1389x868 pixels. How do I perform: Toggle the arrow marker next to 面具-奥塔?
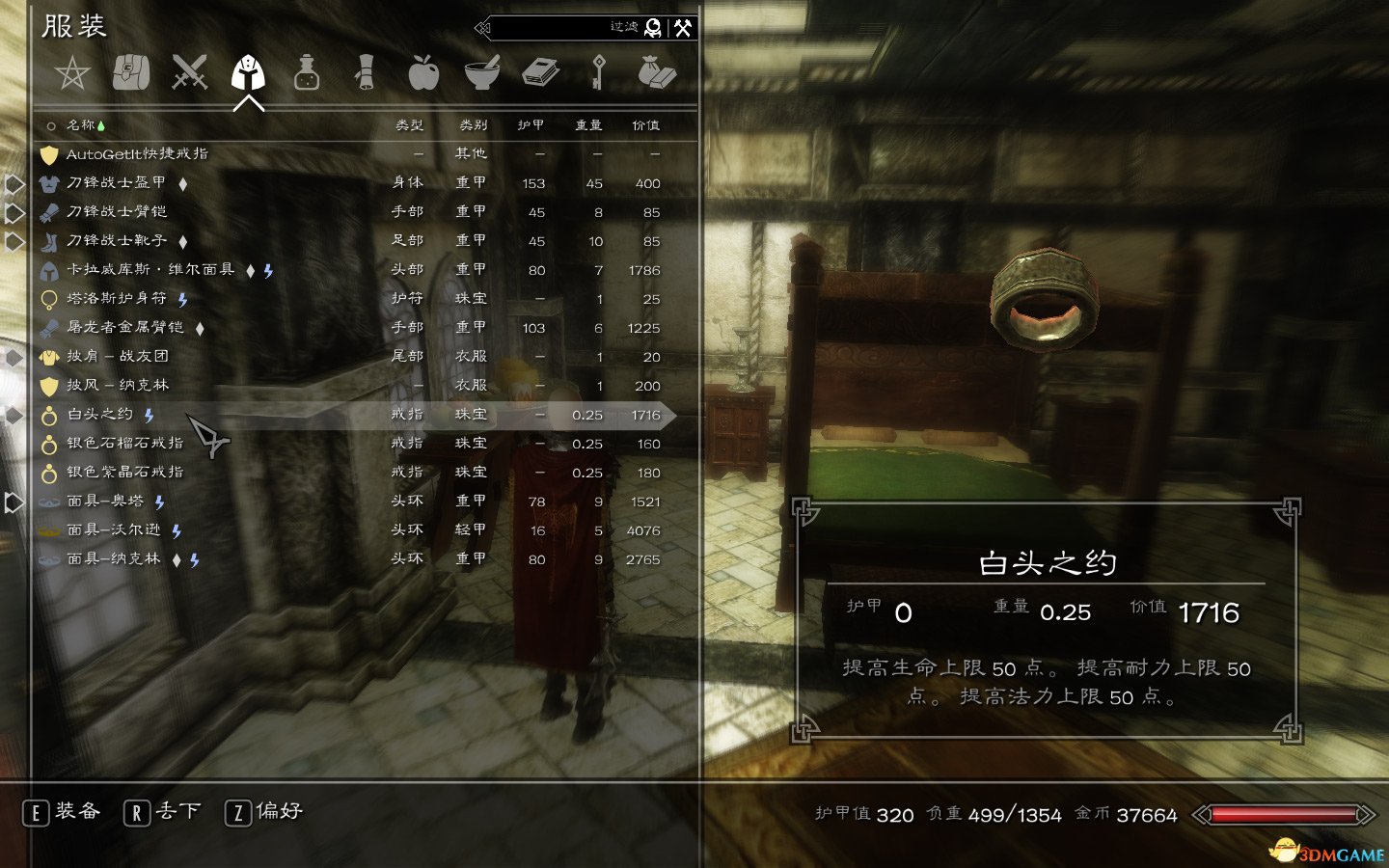pos(12,501)
